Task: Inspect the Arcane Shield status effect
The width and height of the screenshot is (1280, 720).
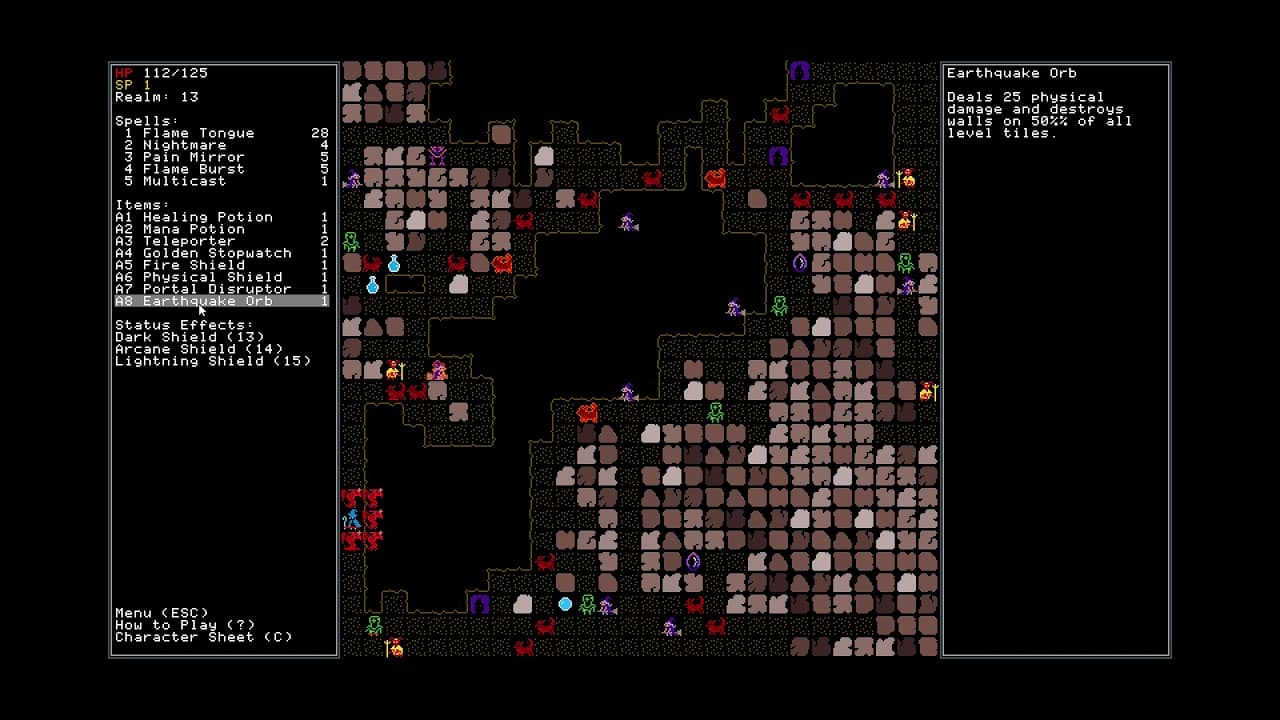Action: (x=199, y=349)
